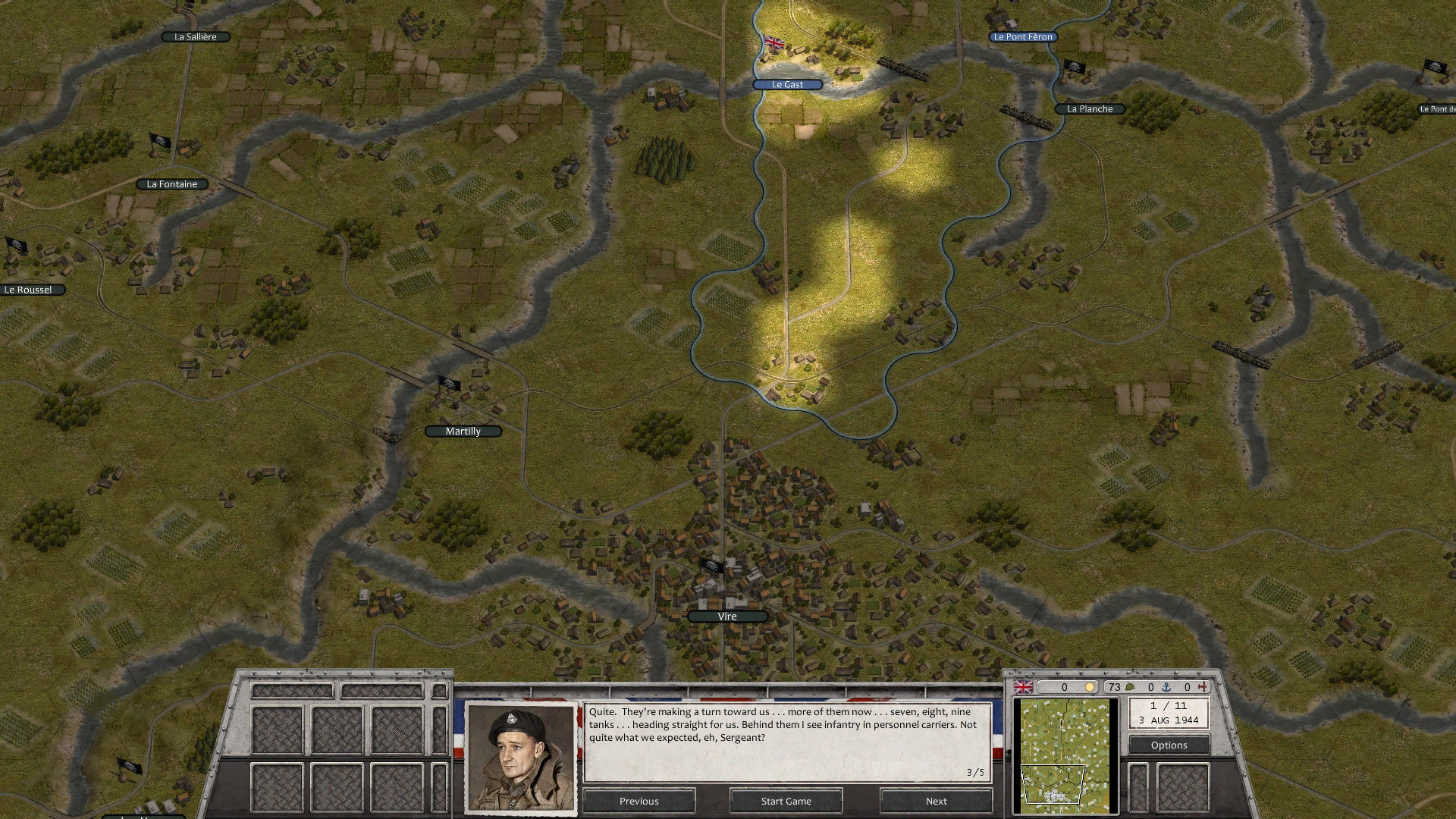Click the La Planche town label
This screenshot has height=819, width=1456.
[x=1089, y=108]
